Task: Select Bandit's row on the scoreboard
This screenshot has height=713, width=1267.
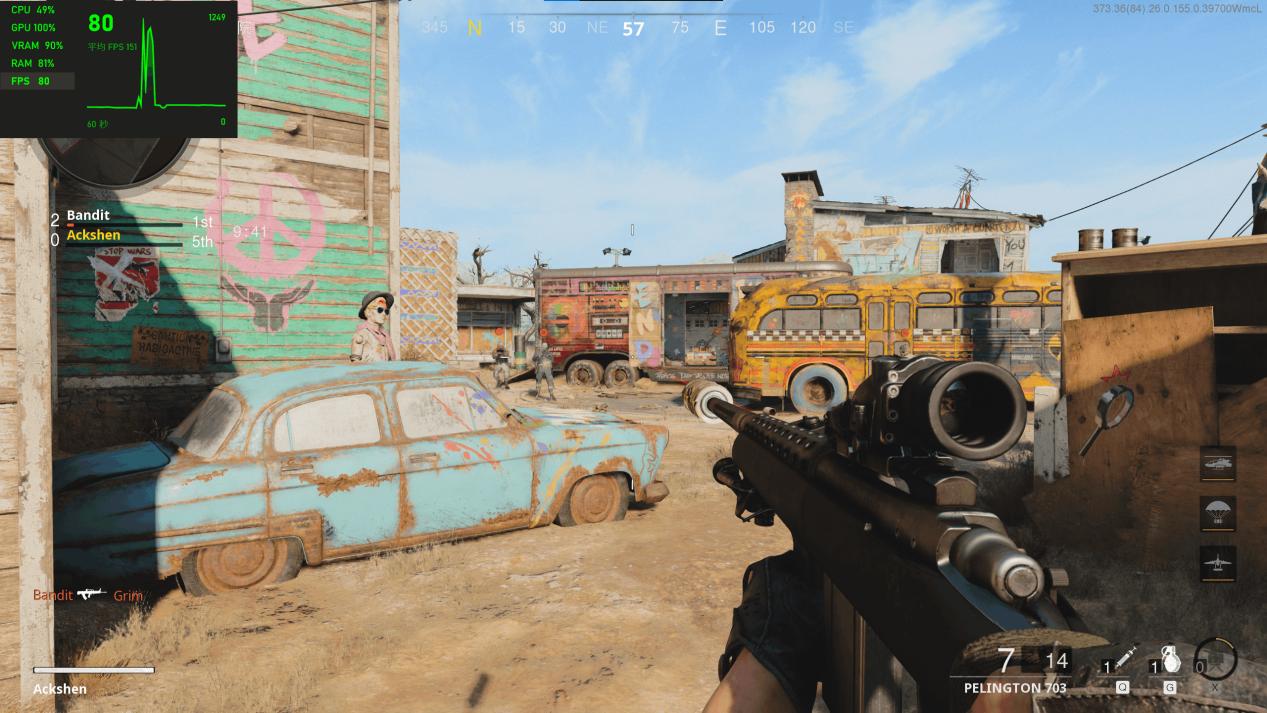Action: tap(130, 217)
